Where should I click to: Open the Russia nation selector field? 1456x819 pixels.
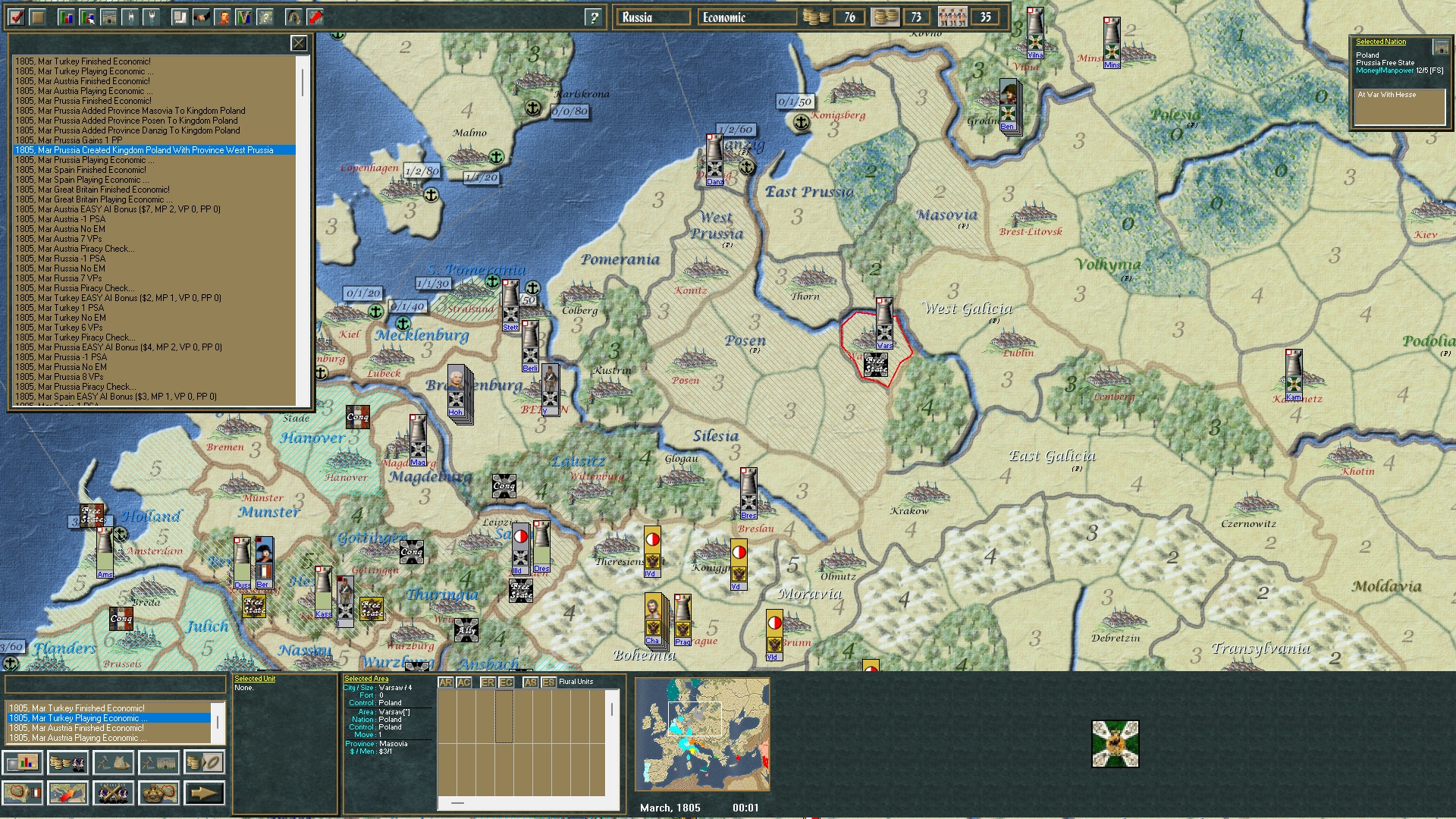tap(653, 16)
